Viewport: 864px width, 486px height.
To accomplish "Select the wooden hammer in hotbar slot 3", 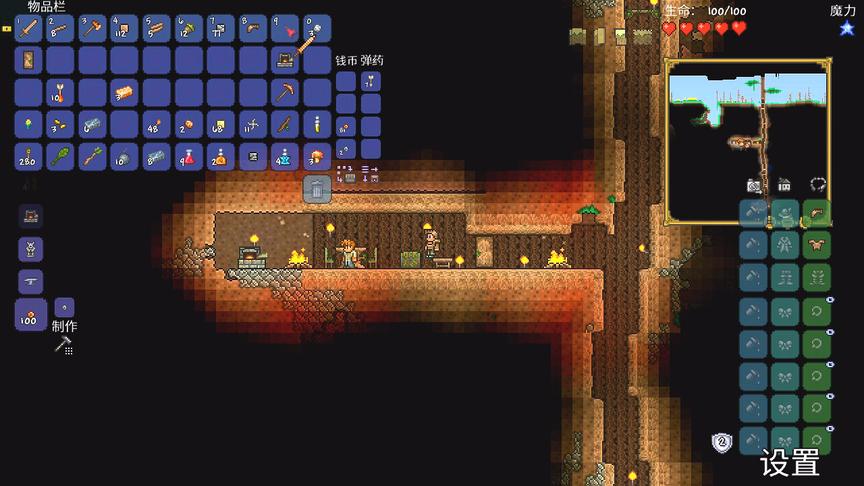I will click(x=93, y=28).
